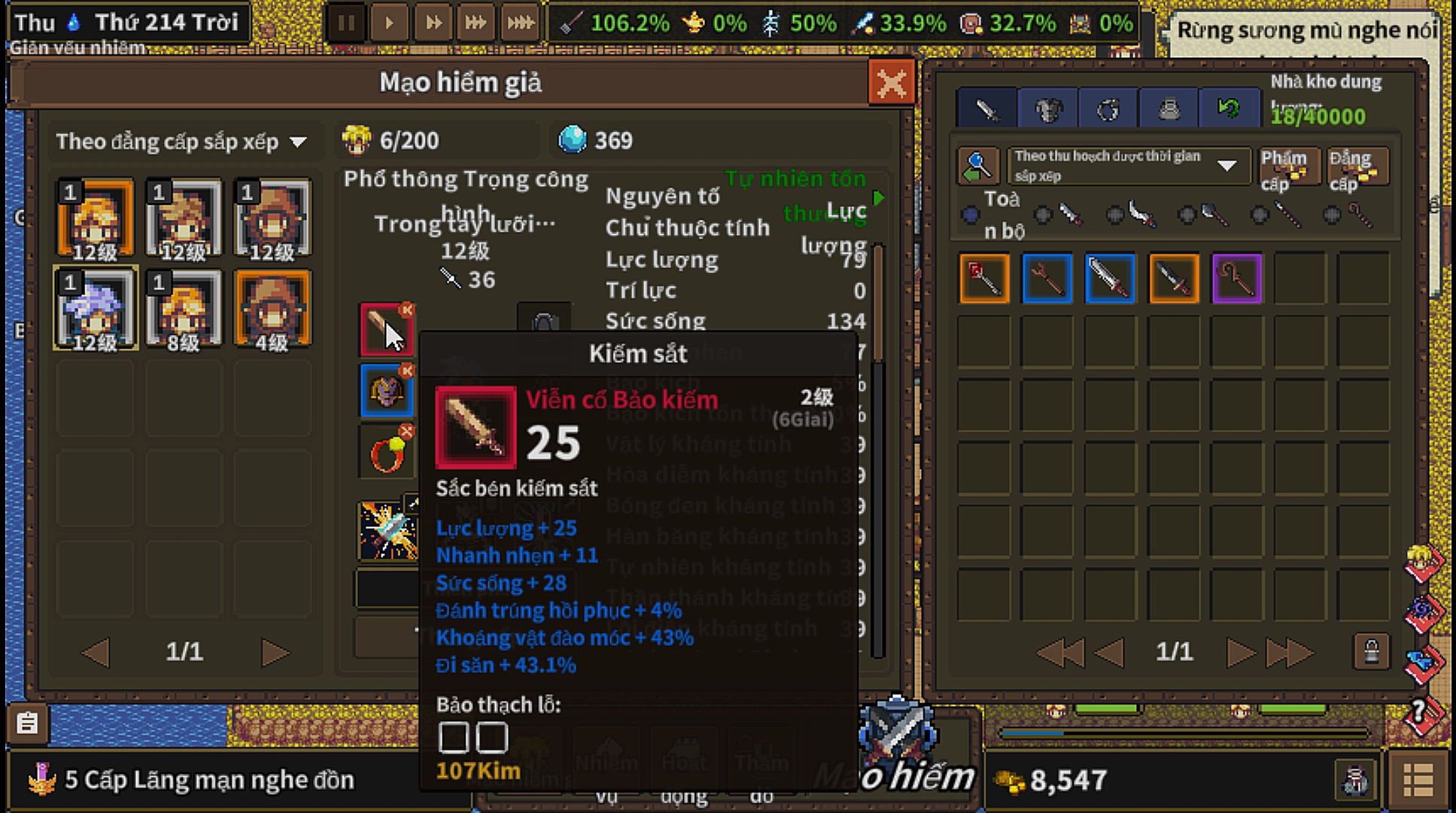
Task: Select the purple-bordered staff in storage
Action: tap(1236, 279)
